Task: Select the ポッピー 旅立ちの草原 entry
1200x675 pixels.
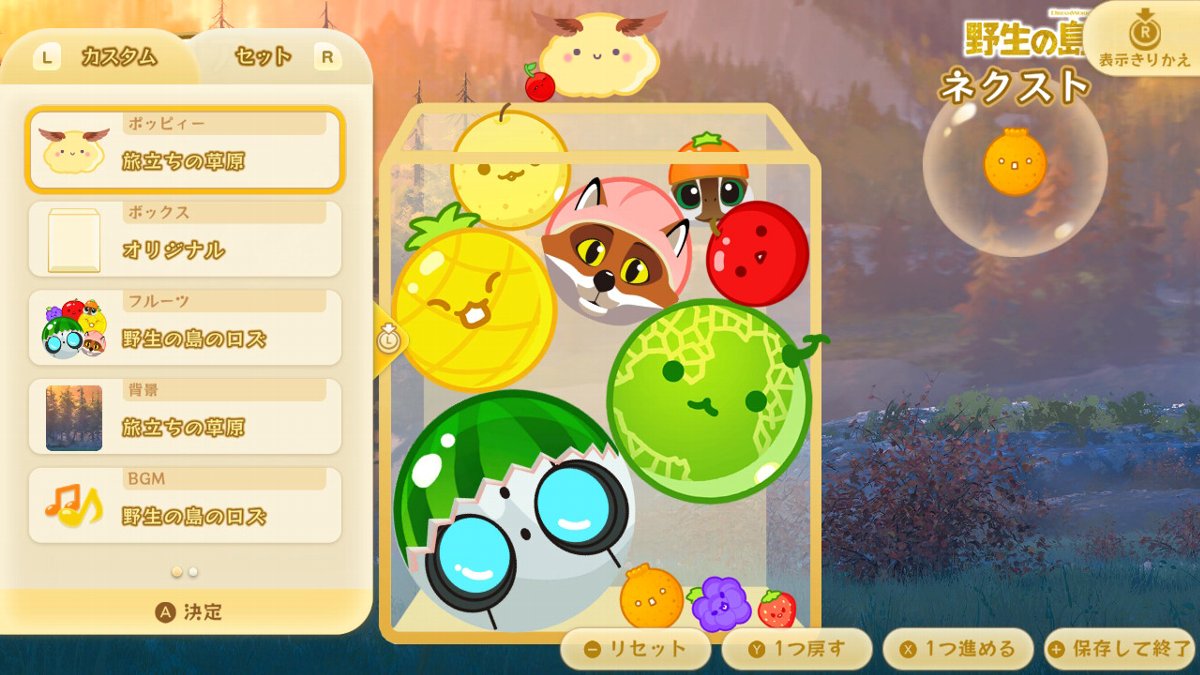Action: (x=186, y=150)
